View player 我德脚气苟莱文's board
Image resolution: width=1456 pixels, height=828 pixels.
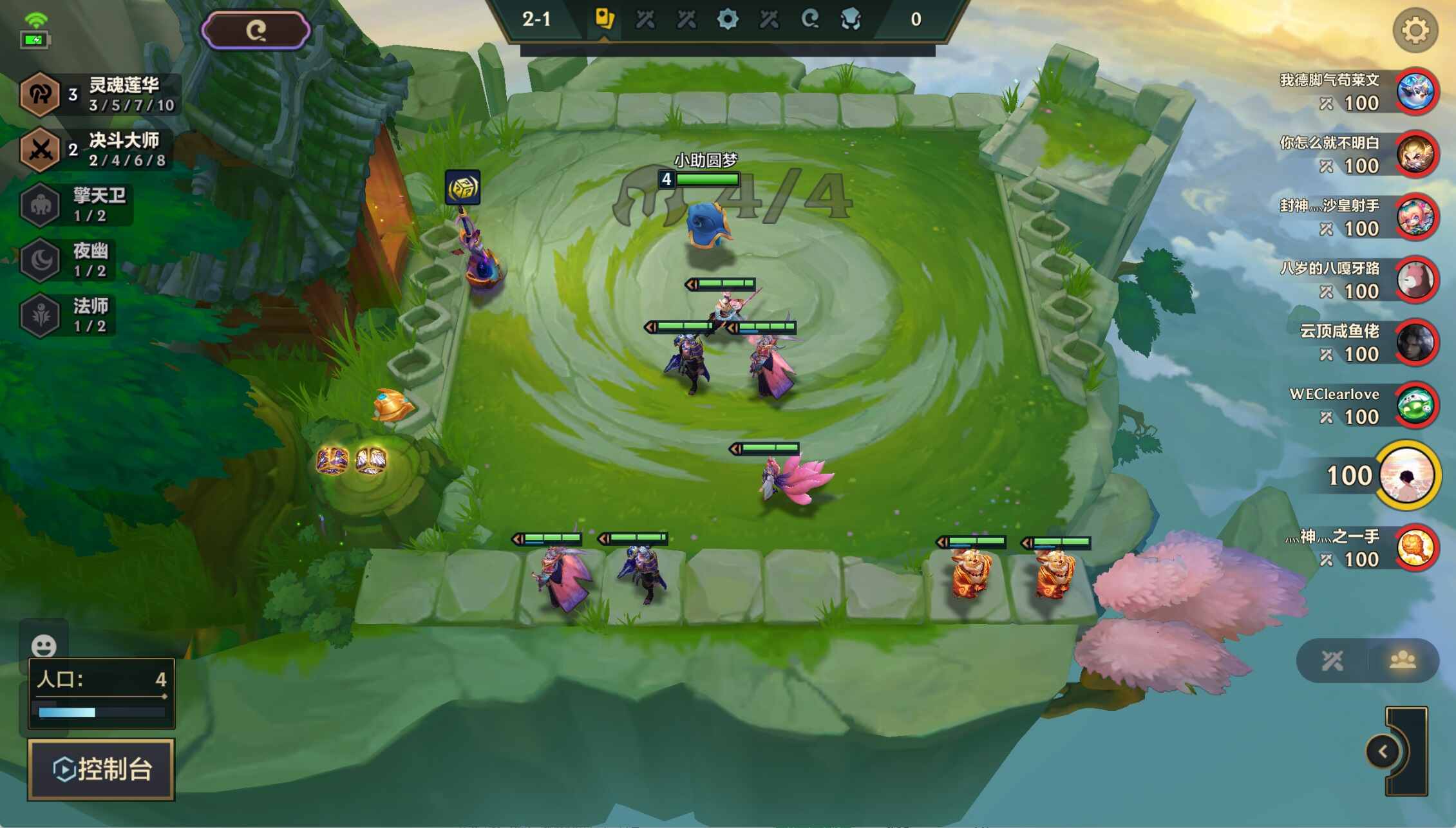[x=1415, y=92]
